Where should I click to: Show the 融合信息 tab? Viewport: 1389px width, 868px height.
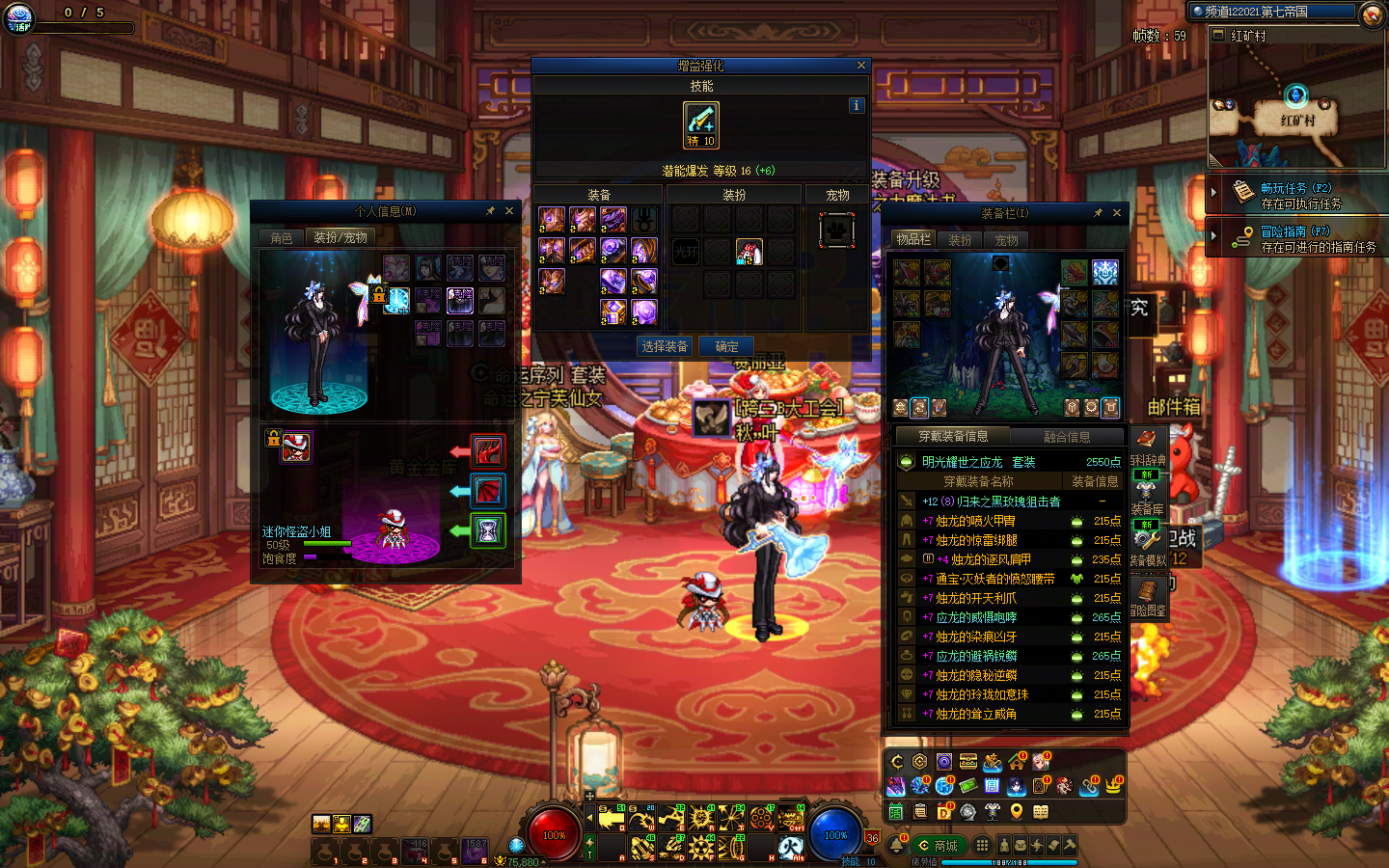(1067, 437)
